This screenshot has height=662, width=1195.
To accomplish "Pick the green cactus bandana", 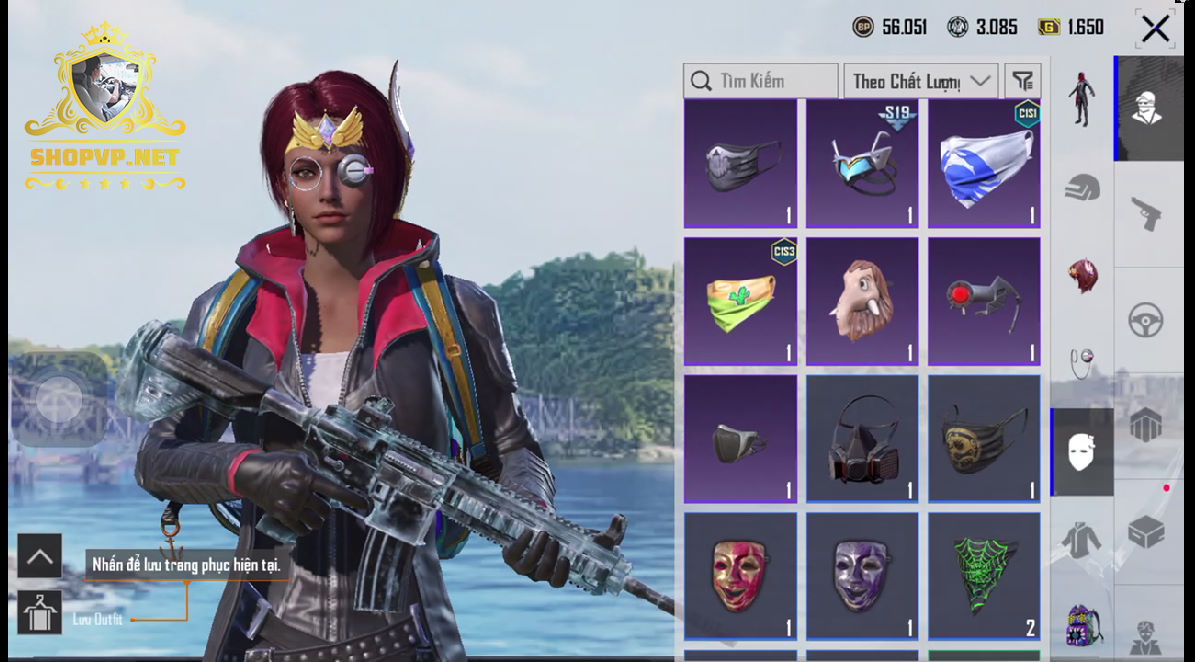I will pos(740,301).
